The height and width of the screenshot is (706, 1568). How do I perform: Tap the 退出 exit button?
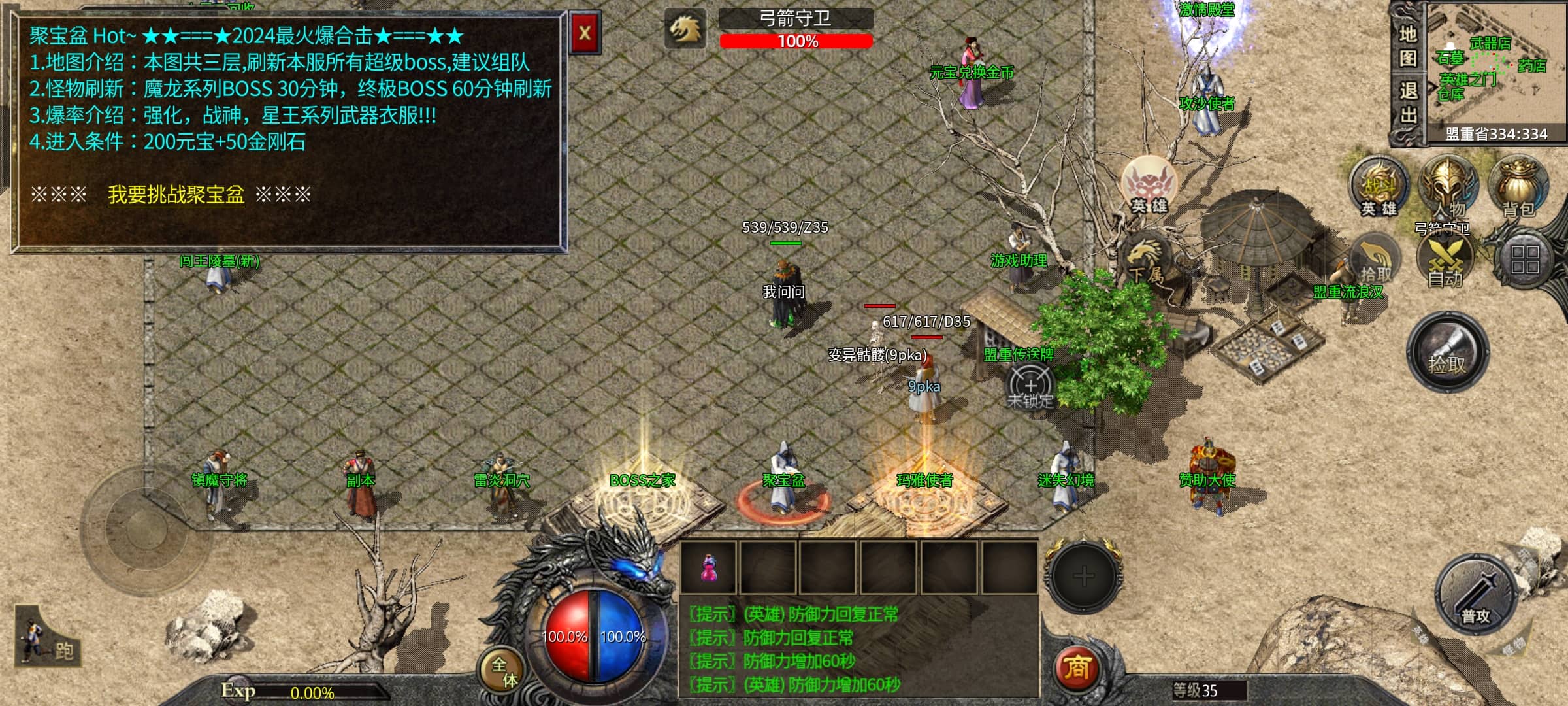point(1407,102)
